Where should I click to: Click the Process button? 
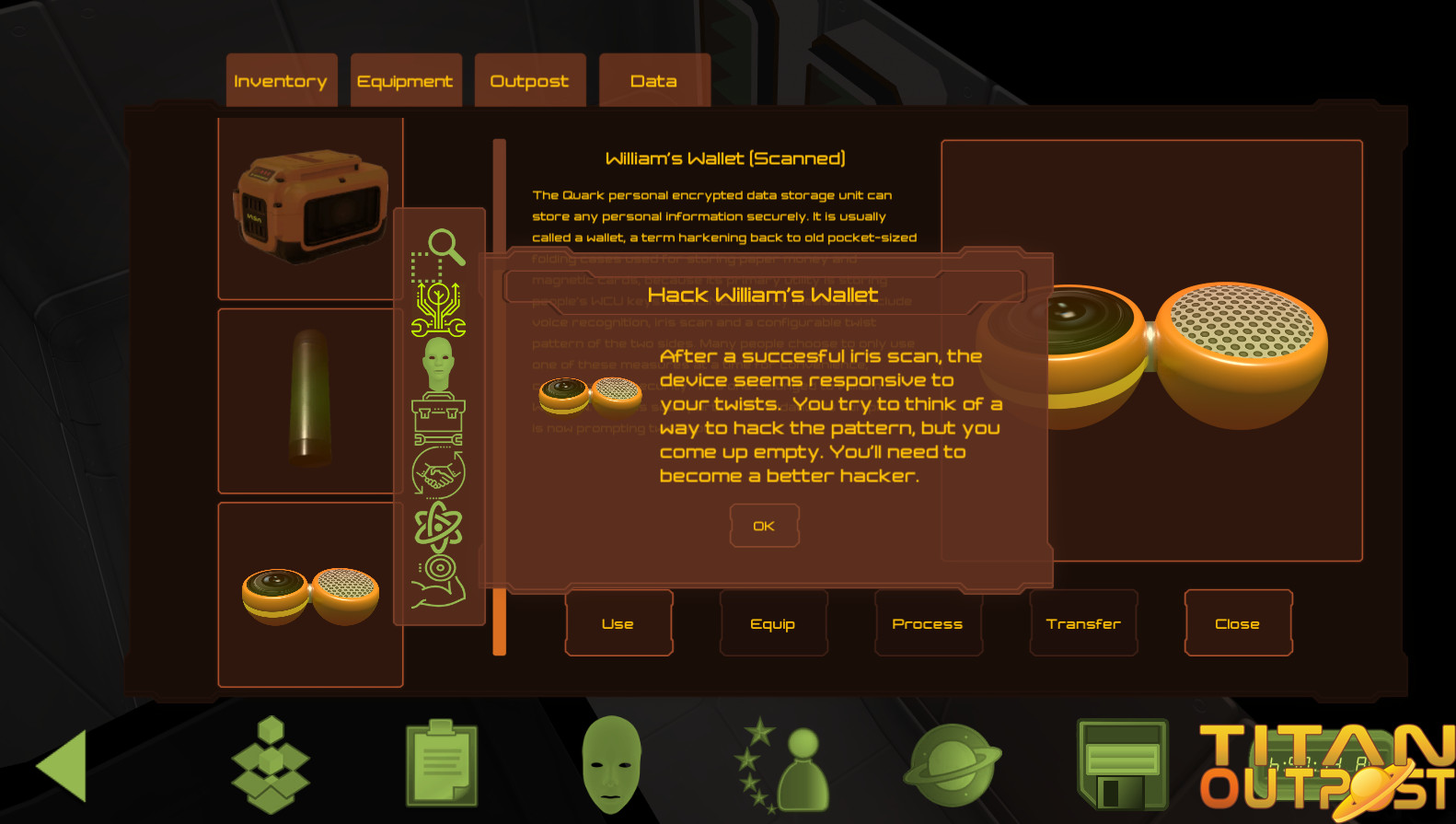point(928,623)
